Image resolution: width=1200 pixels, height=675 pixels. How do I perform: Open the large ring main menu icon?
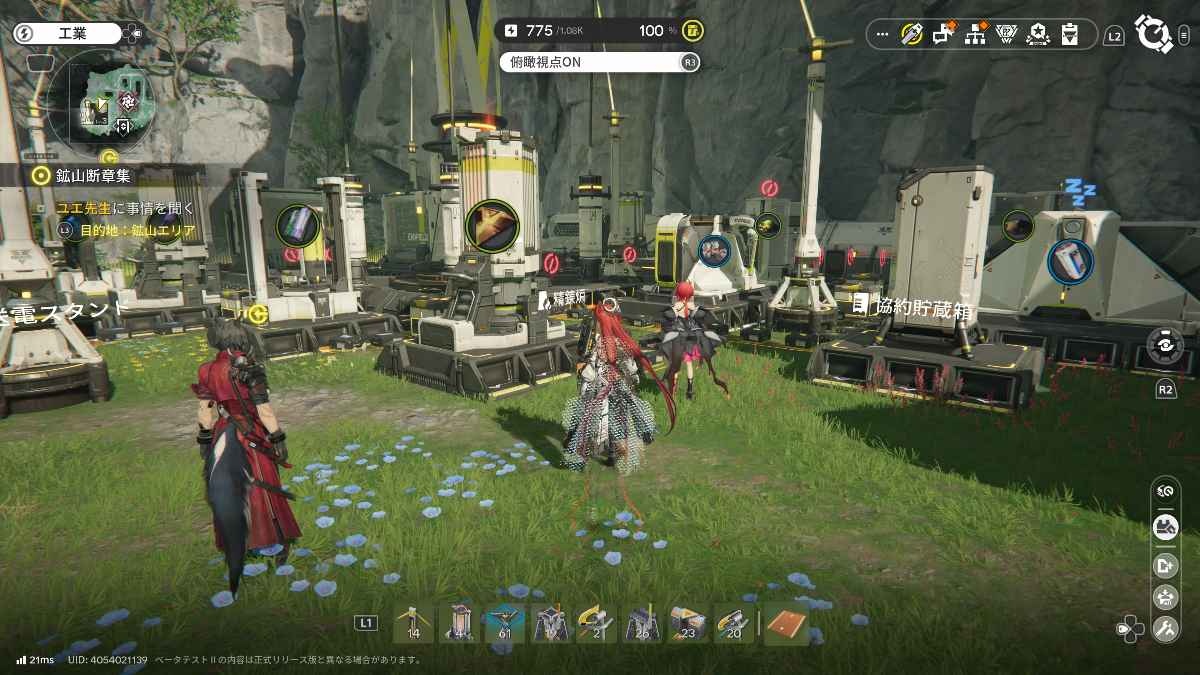1153,34
